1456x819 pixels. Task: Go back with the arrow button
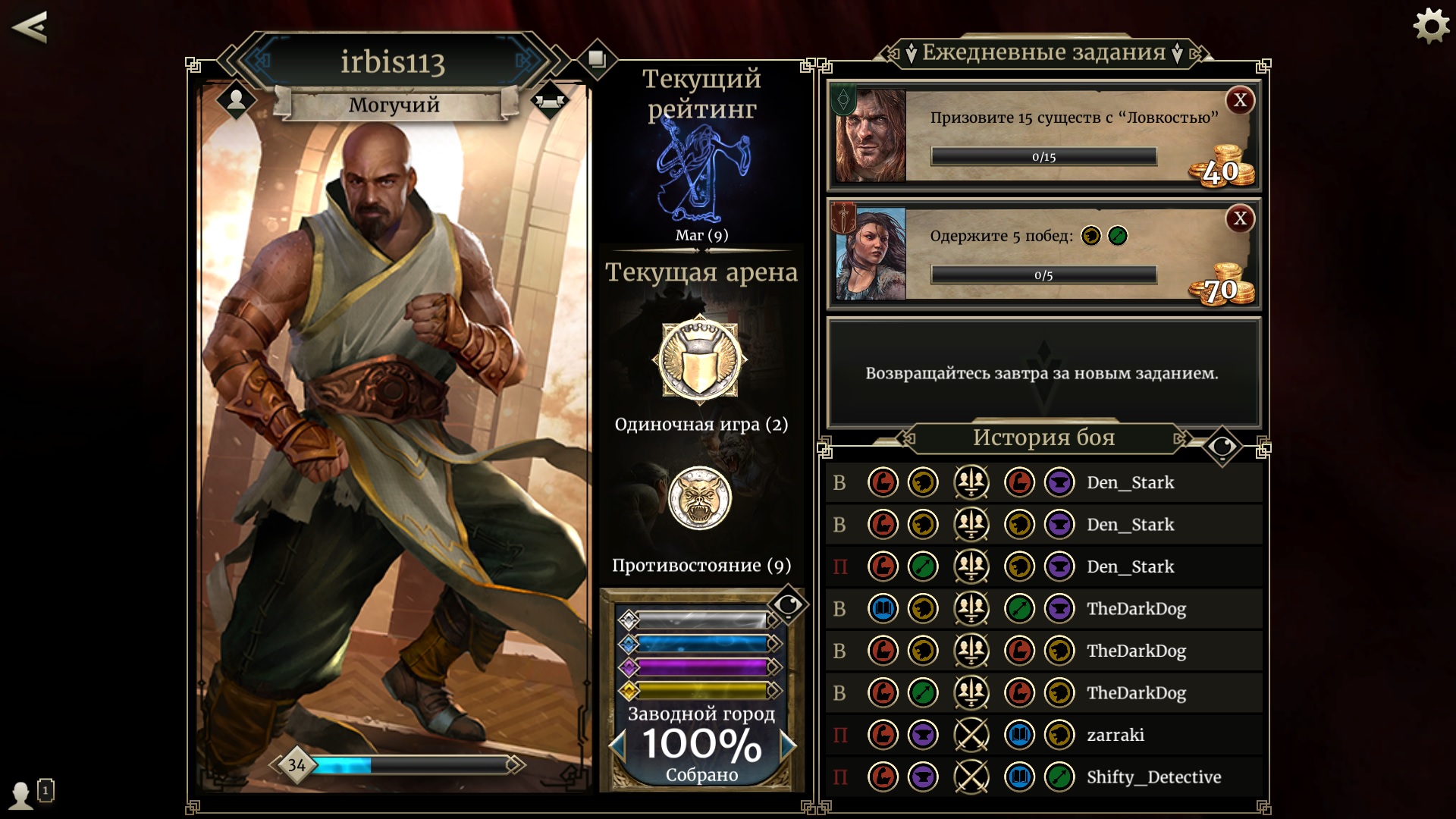(30, 27)
